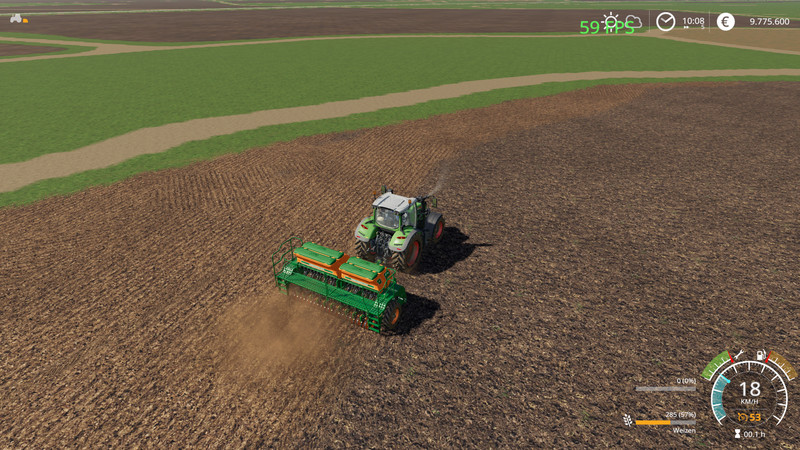Screen dimensions: 800x450
Task: Click the orange cruise control icon
Action: coord(740,417)
